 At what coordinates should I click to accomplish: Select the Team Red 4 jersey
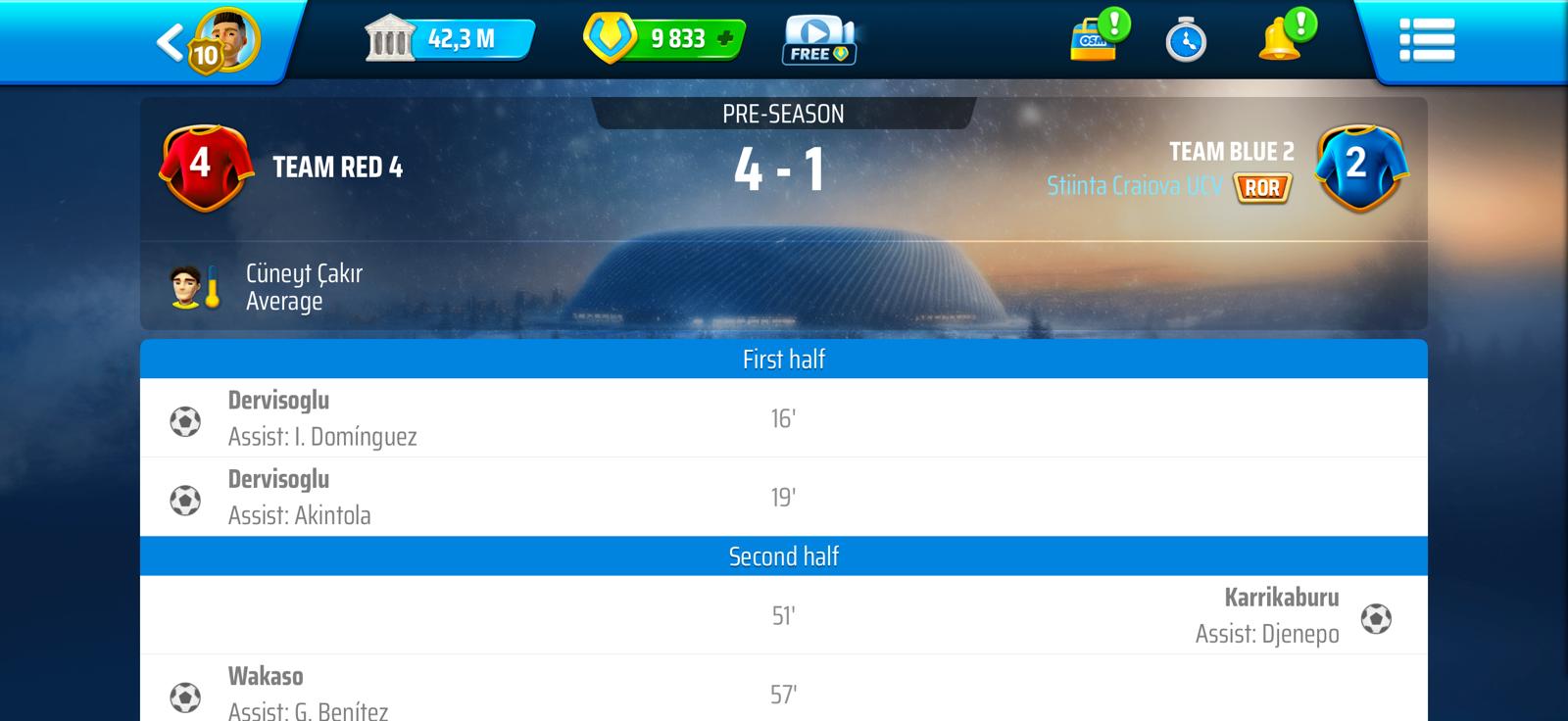tap(201, 167)
